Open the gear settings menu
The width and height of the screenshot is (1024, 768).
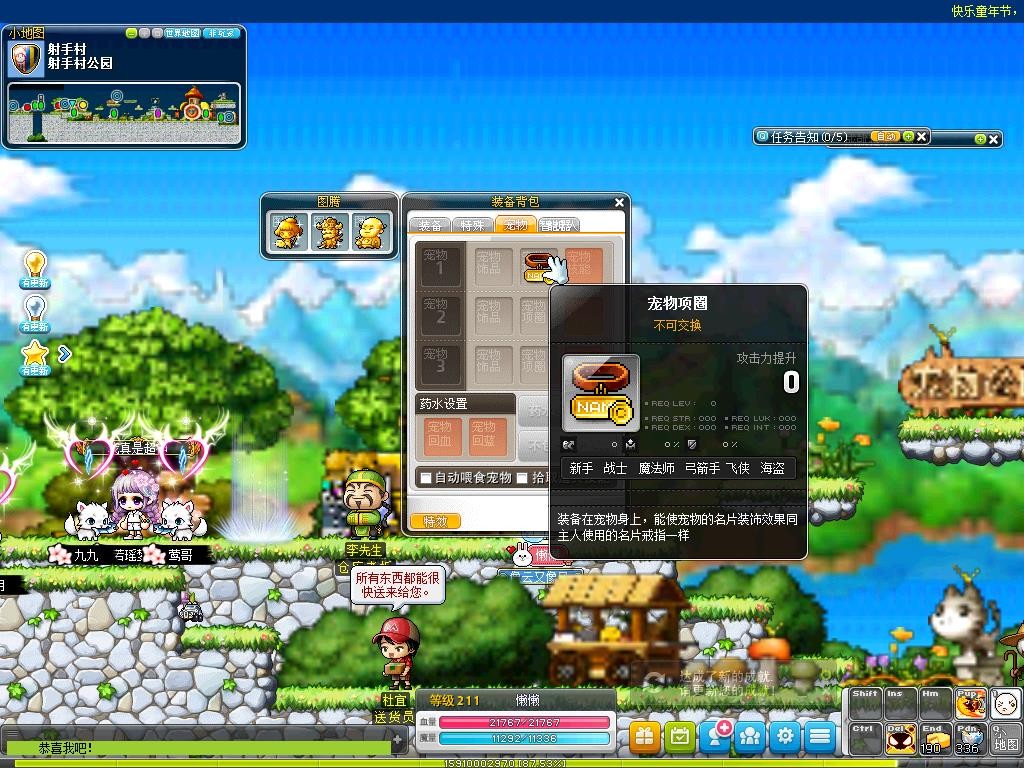785,737
